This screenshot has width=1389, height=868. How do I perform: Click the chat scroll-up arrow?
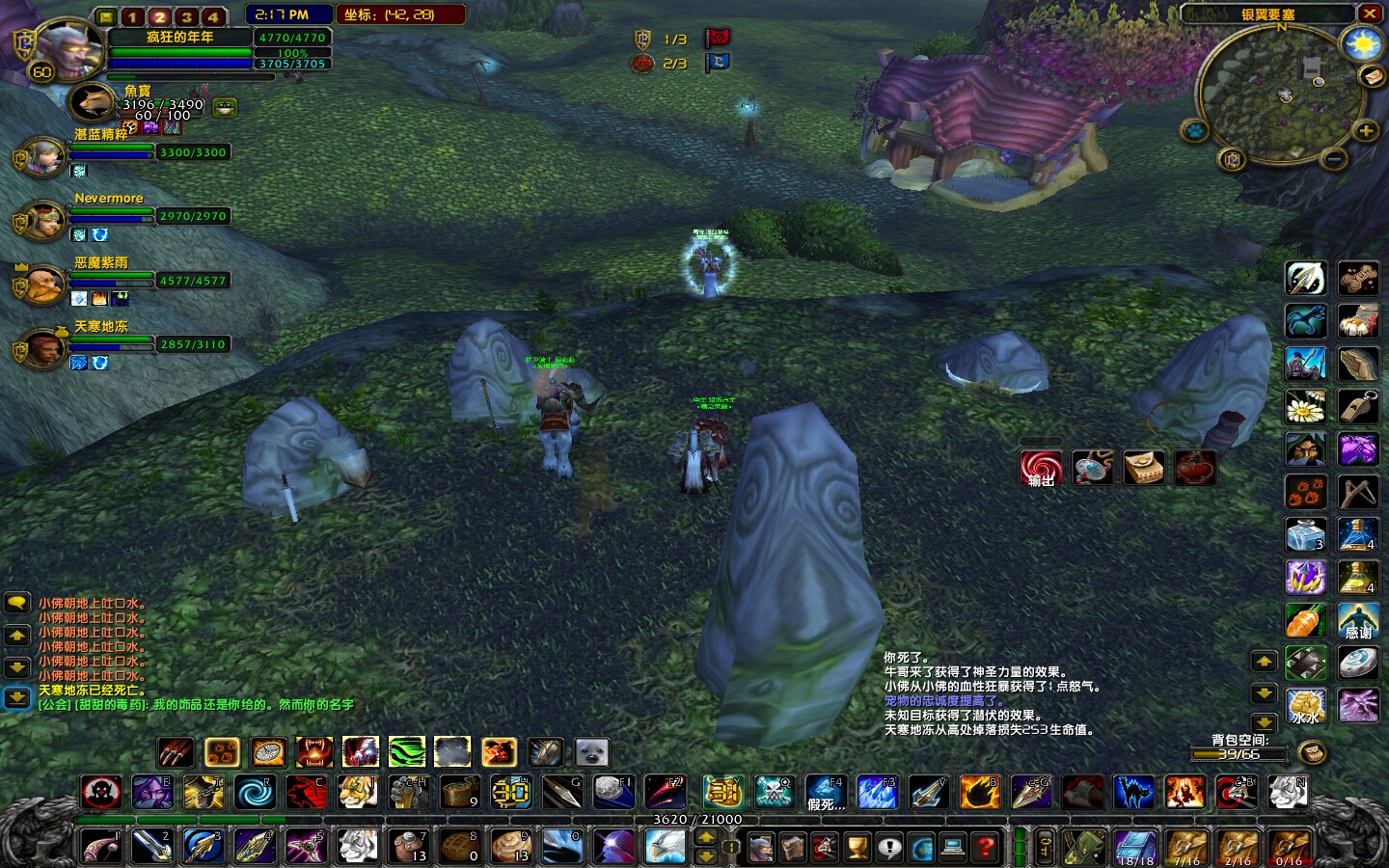click(16, 634)
